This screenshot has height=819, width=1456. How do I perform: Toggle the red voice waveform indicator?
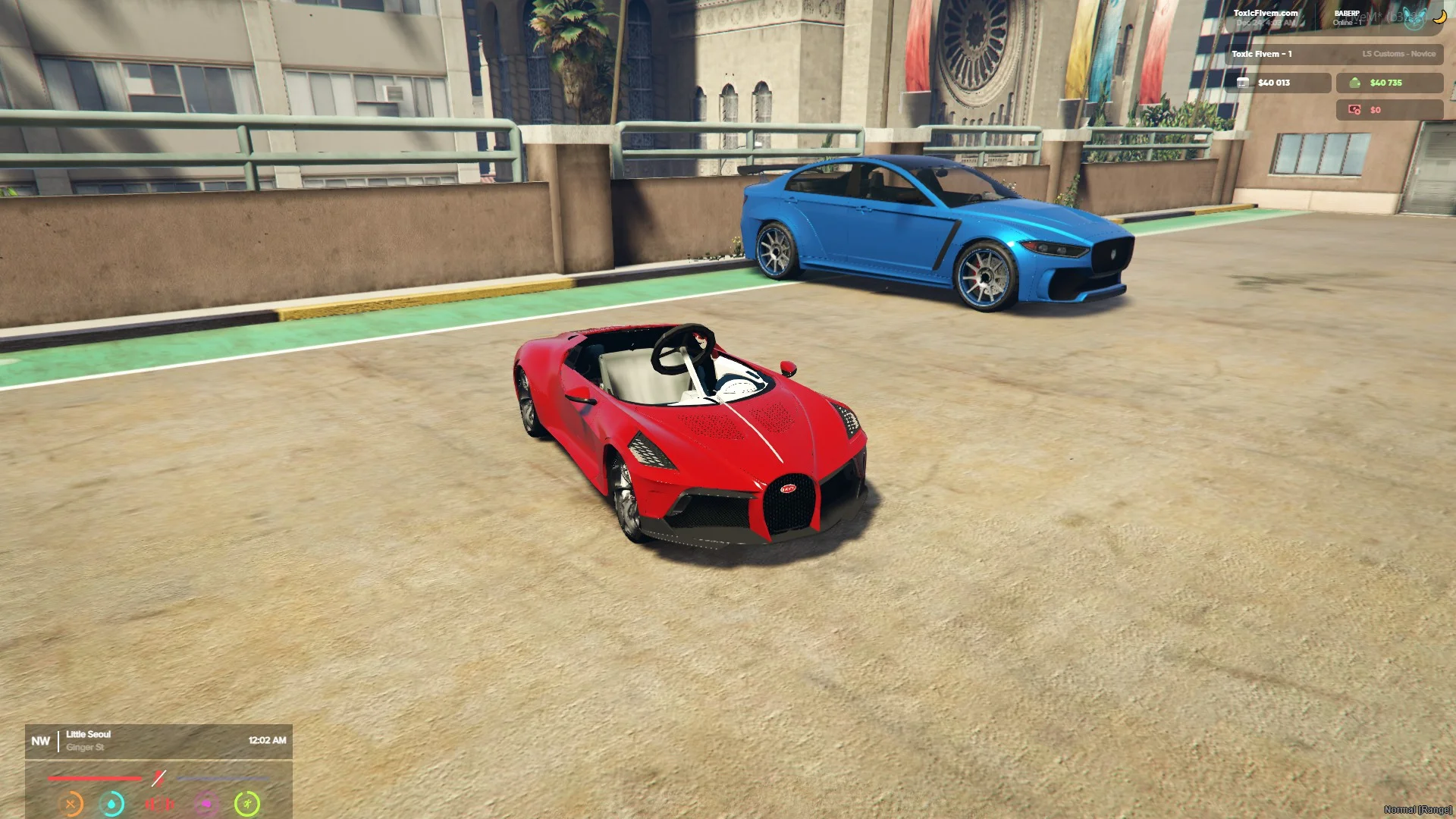[159, 804]
